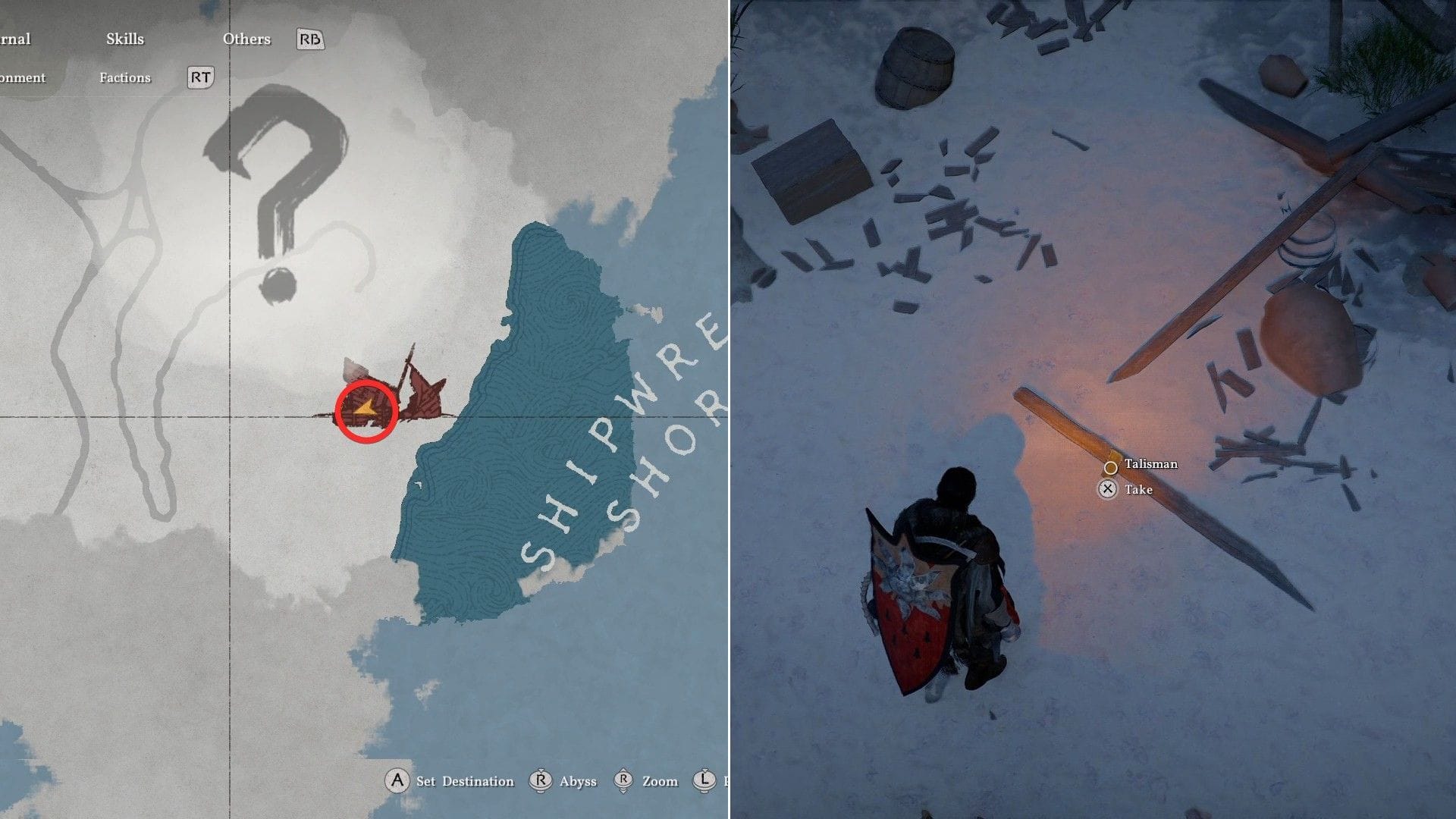
Task: Open the Others tab
Action: pyautogui.click(x=246, y=39)
